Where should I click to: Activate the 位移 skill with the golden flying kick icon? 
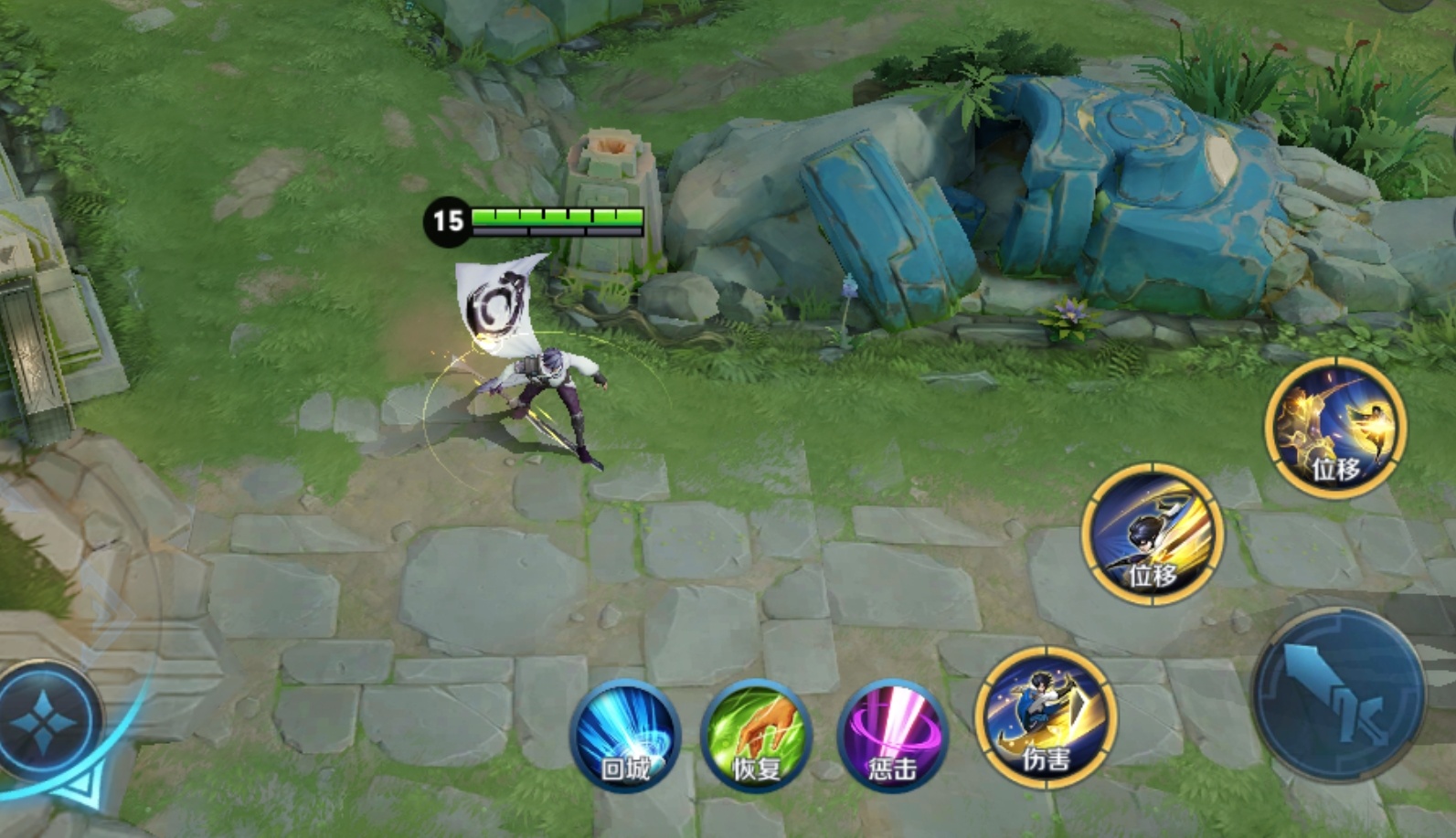click(x=1335, y=428)
